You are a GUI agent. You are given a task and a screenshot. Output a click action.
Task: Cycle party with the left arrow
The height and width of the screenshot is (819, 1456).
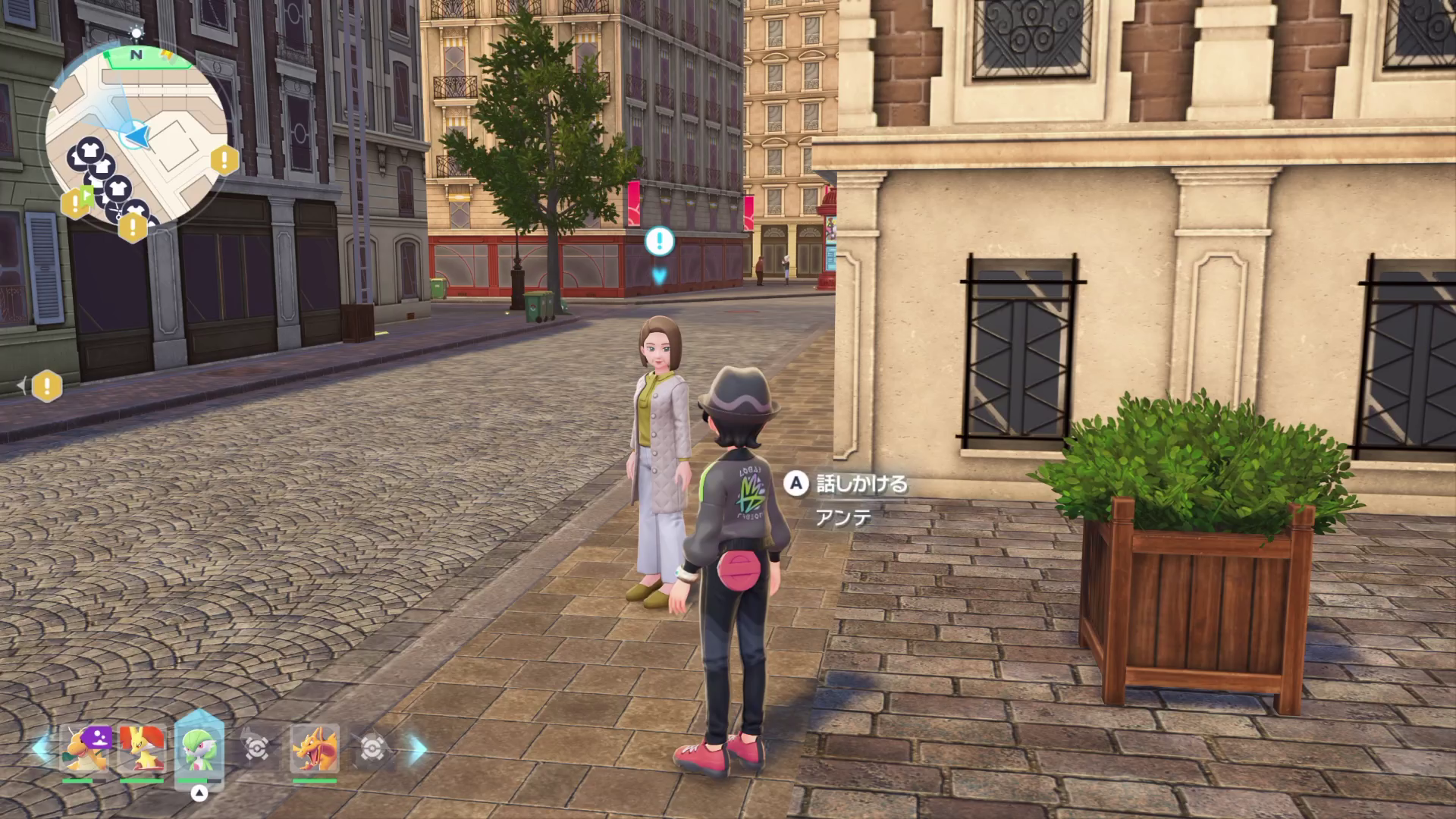[41, 748]
